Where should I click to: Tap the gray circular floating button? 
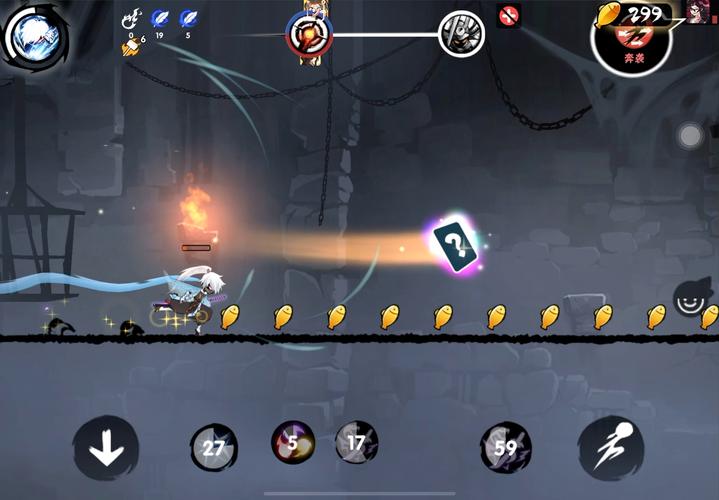pyautogui.click(x=690, y=136)
